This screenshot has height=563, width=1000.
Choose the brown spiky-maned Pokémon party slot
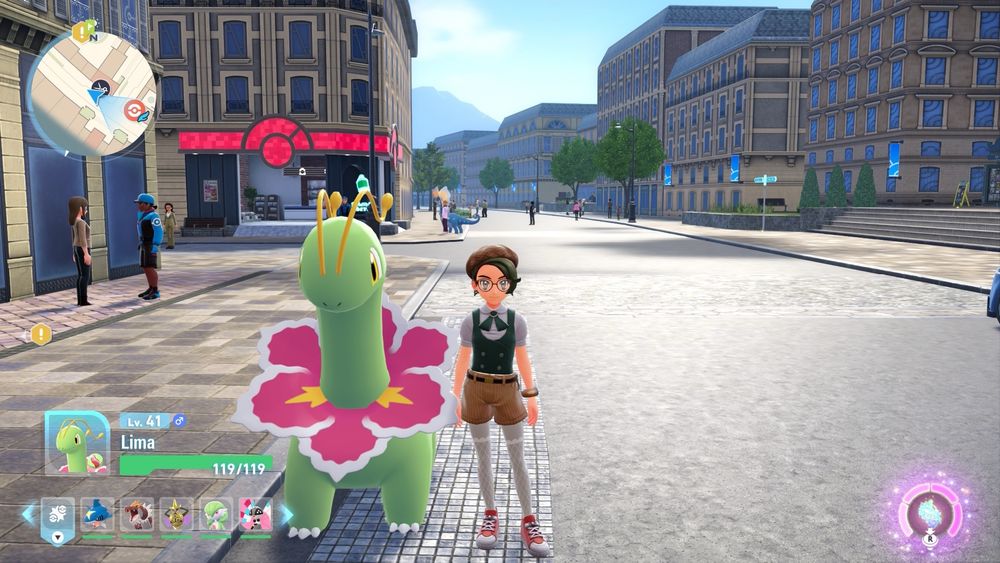click(137, 515)
